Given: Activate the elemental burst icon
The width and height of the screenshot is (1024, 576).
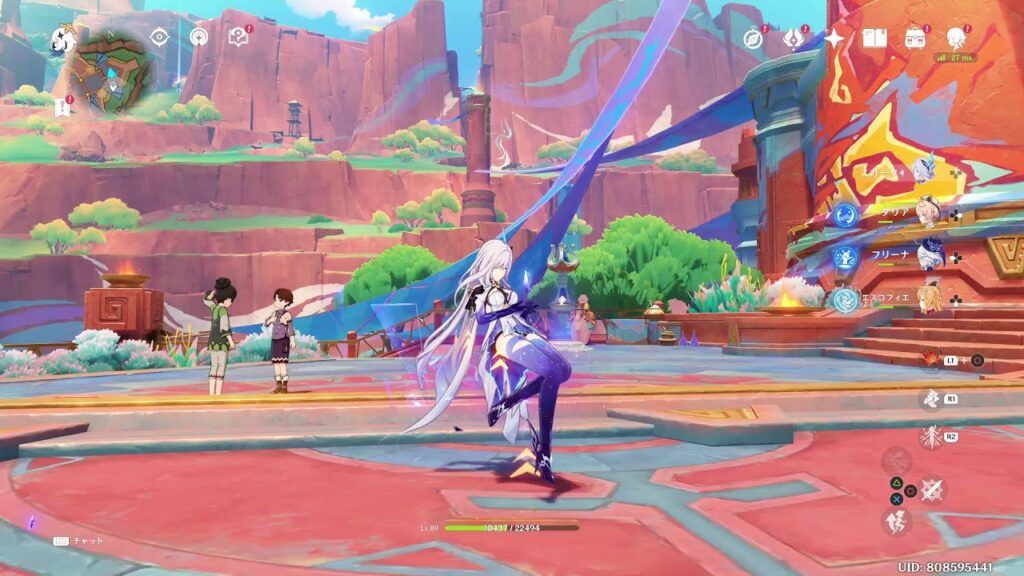Looking at the screenshot, I should click(930, 437).
